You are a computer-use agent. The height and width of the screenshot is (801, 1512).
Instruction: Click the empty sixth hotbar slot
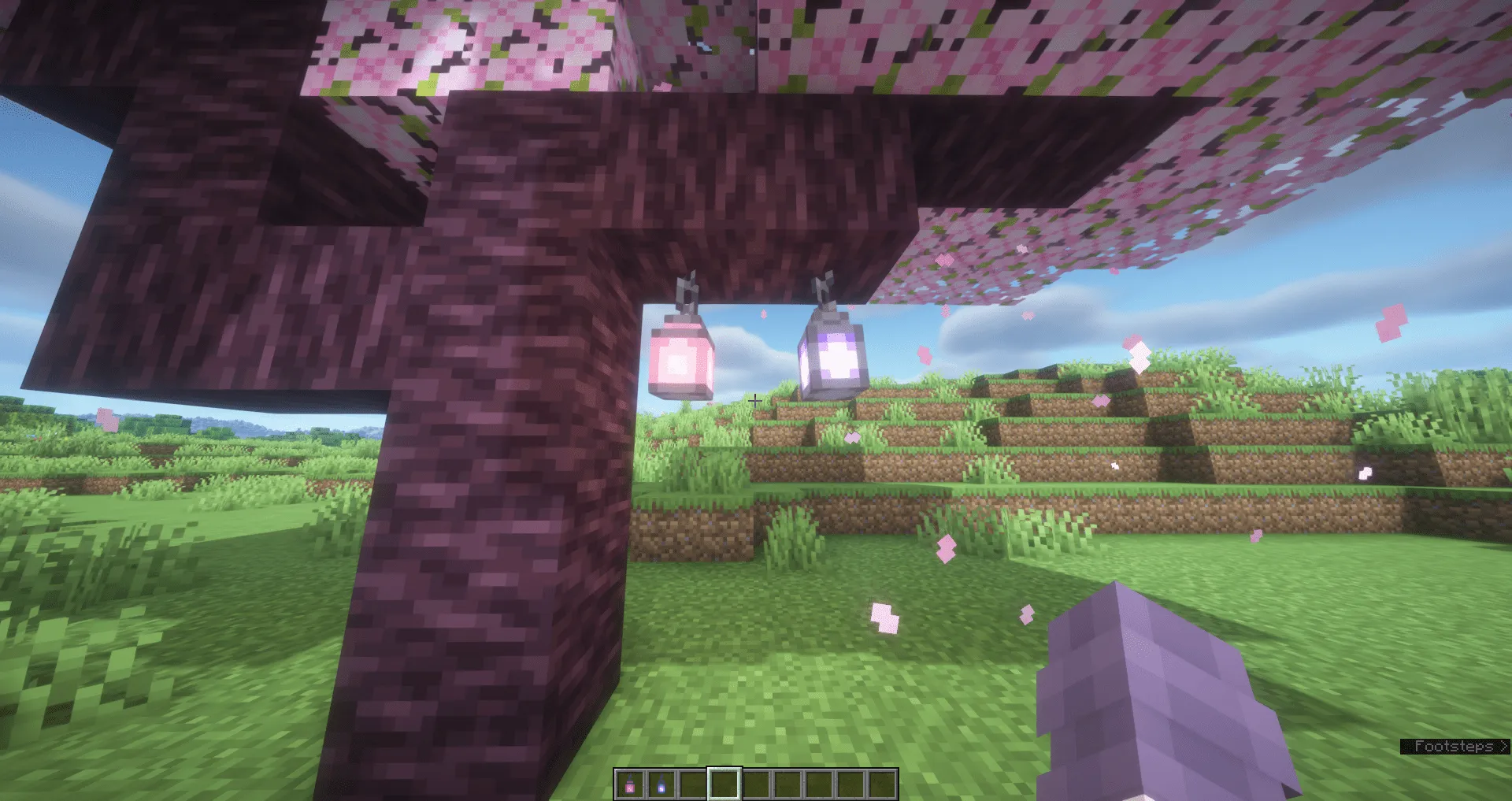787,784
